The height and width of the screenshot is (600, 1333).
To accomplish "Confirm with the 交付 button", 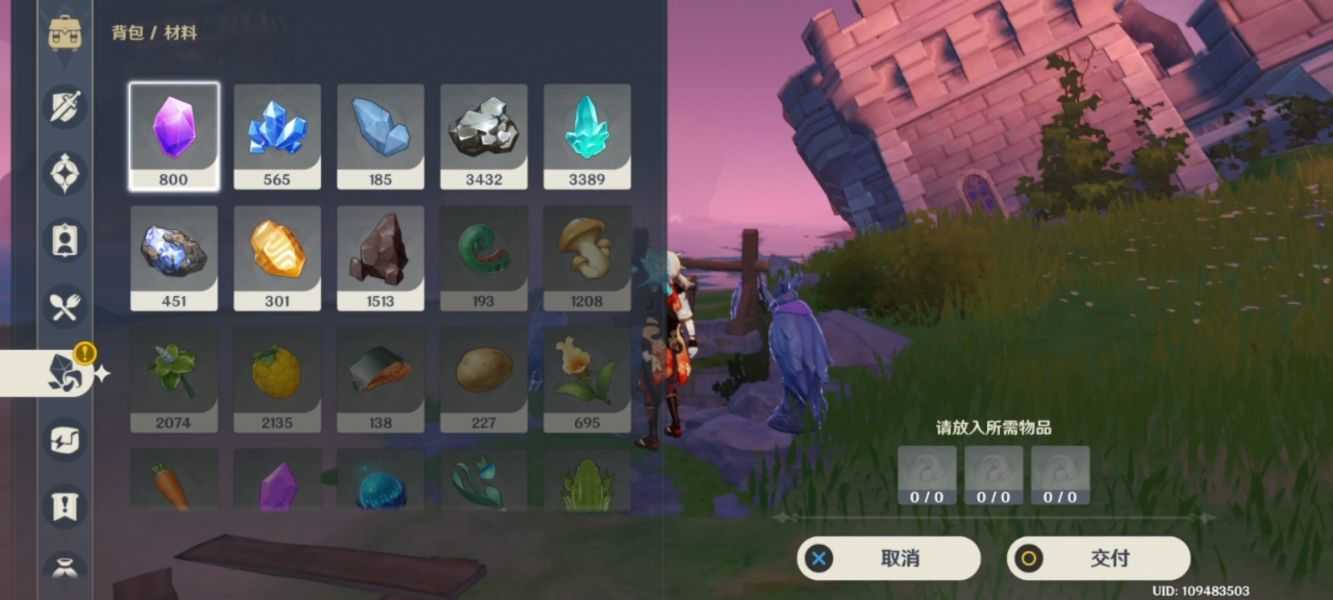I will tap(1098, 558).
